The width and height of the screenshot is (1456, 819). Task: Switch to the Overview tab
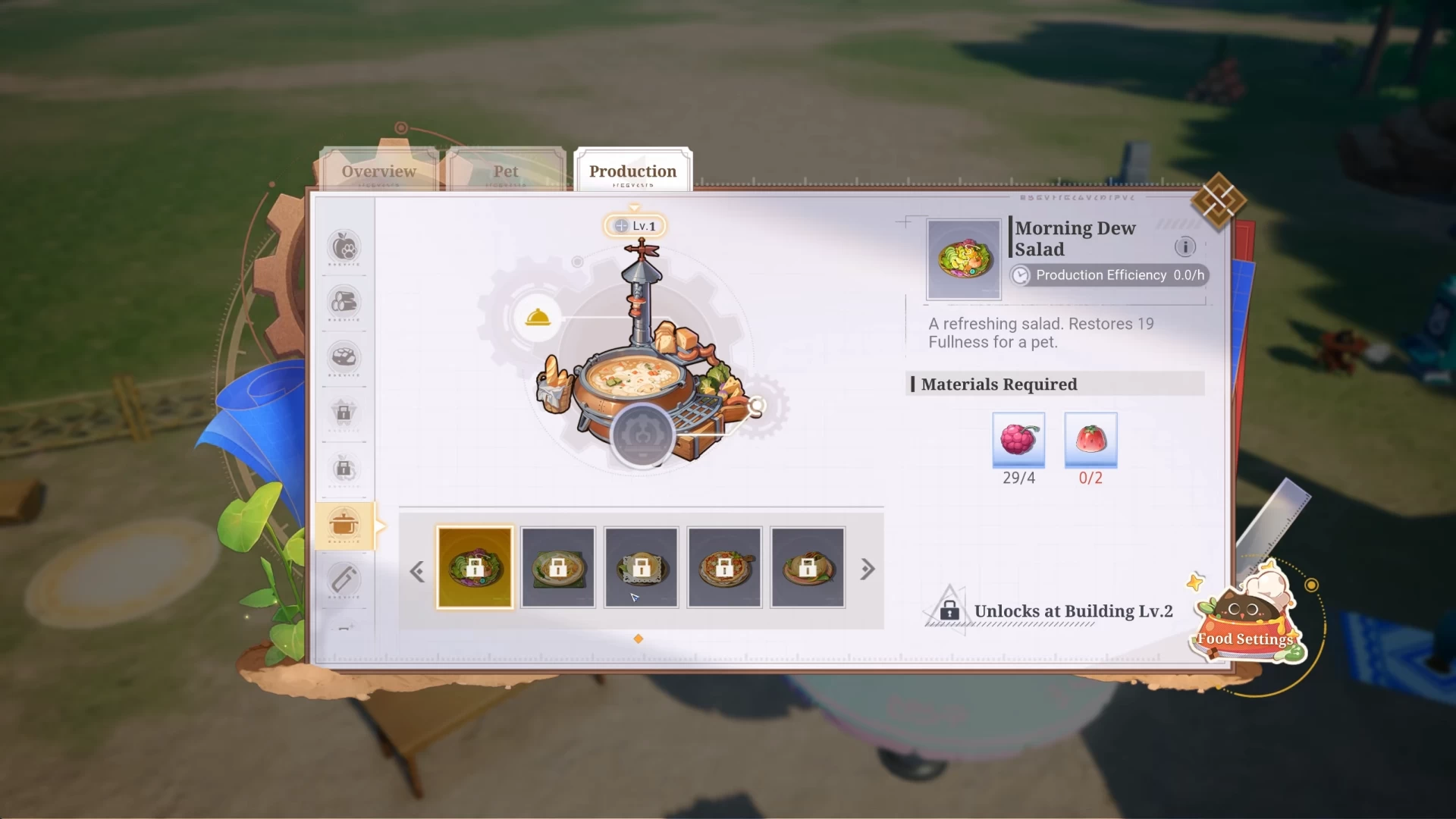[x=378, y=171]
